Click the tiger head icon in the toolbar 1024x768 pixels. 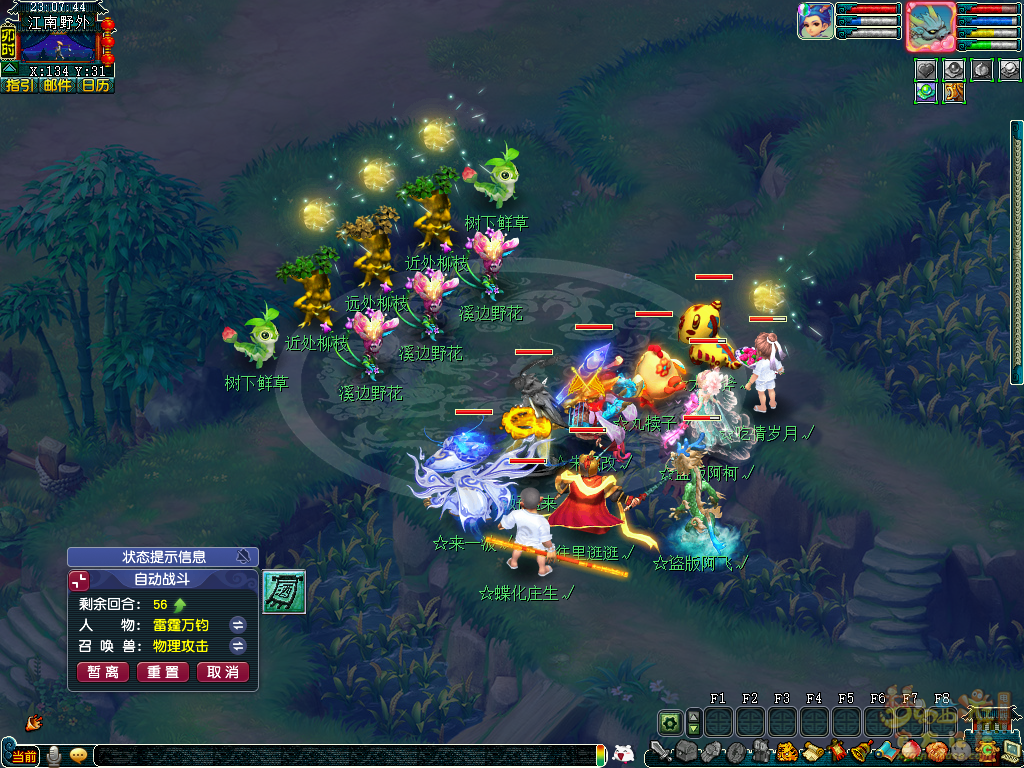[787, 750]
